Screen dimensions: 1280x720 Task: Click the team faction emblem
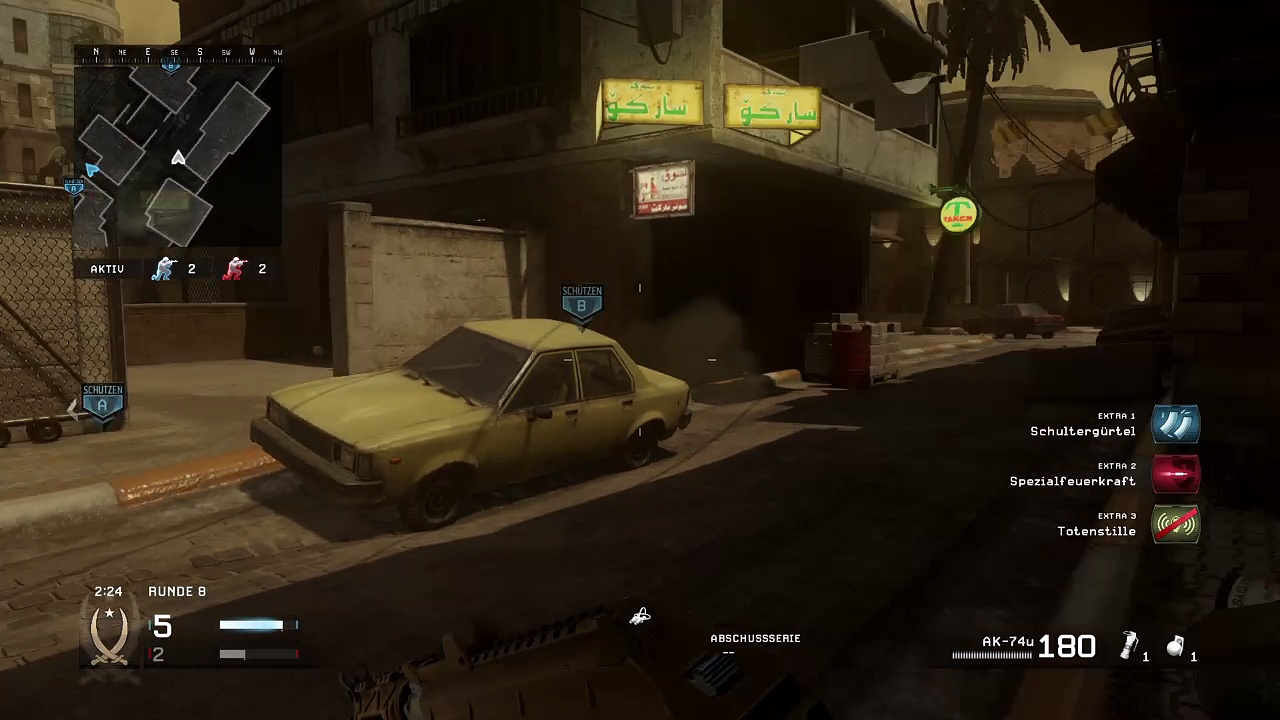[109, 636]
